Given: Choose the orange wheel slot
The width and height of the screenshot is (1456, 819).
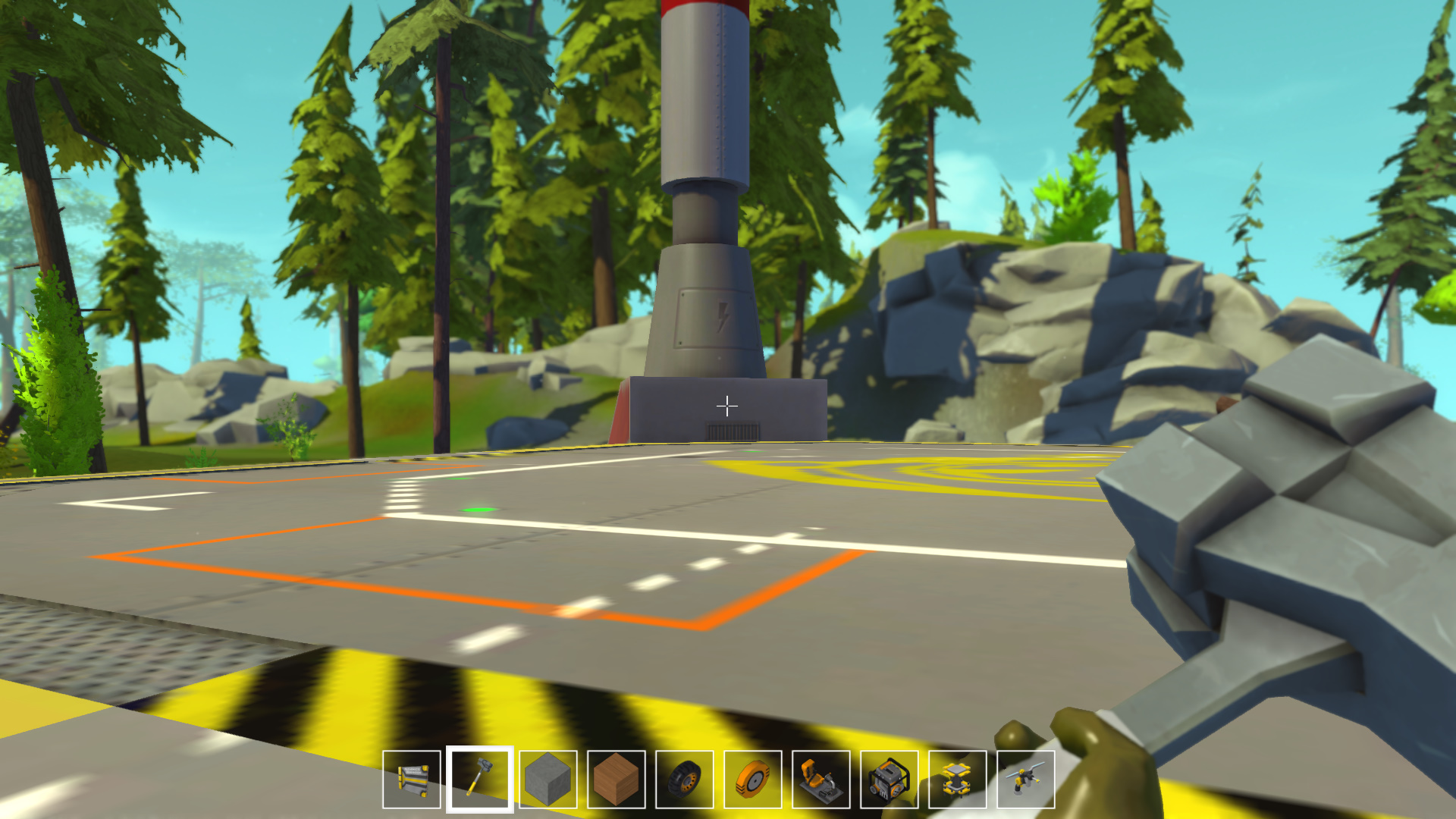Looking at the screenshot, I should pyautogui.click(x=753, y=780).
